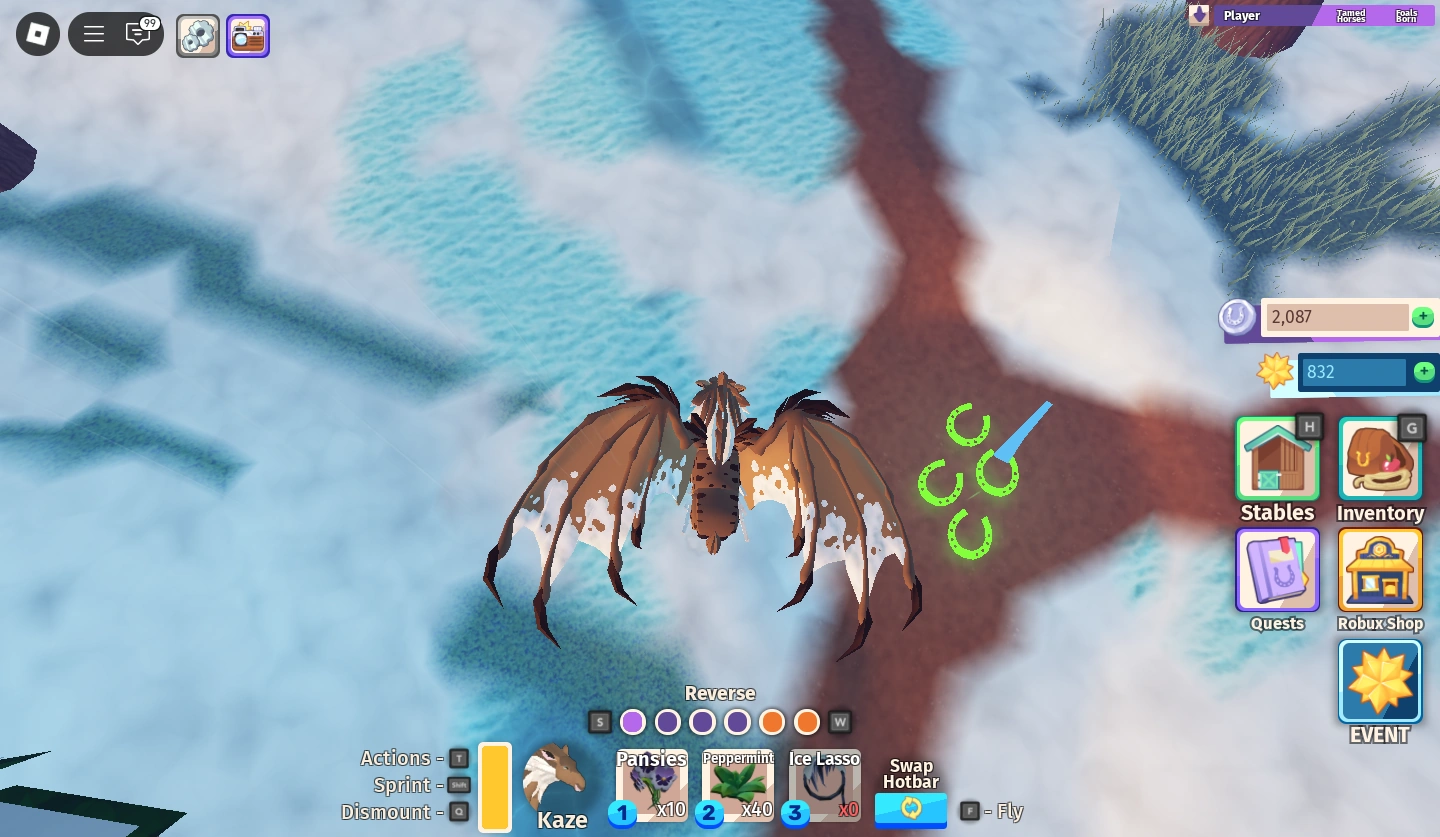Collapse the Player leaderboard with purple arrow

(x=1197, y=14)
